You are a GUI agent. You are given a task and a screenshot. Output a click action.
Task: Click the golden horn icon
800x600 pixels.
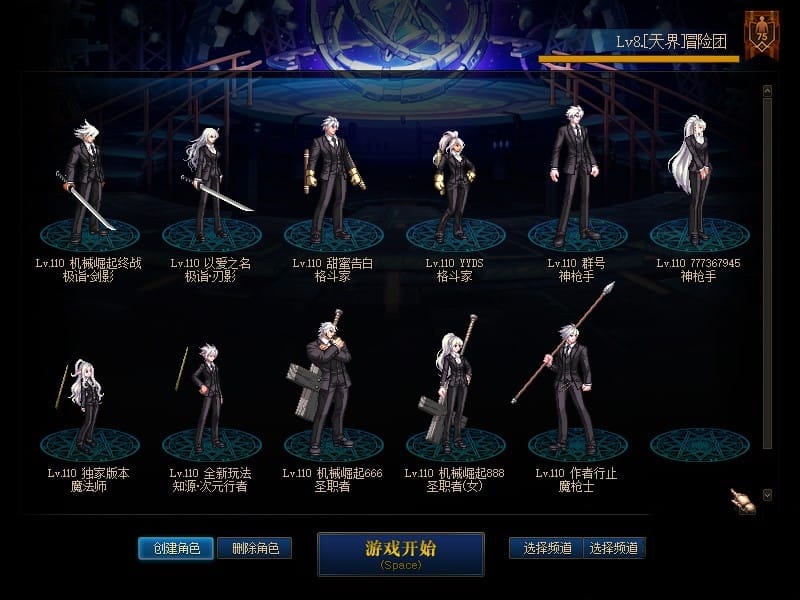pyautogui.click(x=742, y=501)
